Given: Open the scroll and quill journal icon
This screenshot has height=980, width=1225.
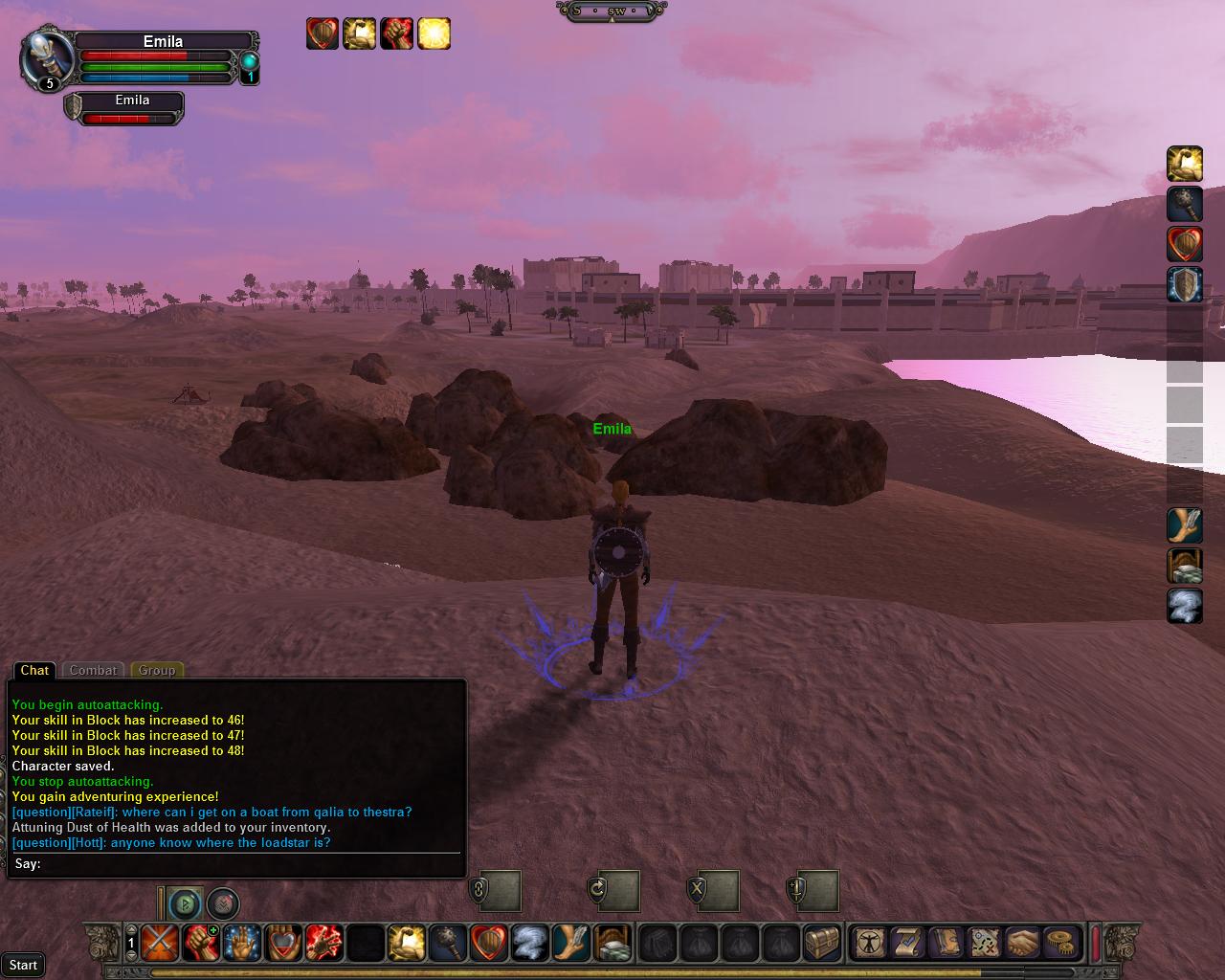Looking at the screenshot, I should (x=907, y=943).
